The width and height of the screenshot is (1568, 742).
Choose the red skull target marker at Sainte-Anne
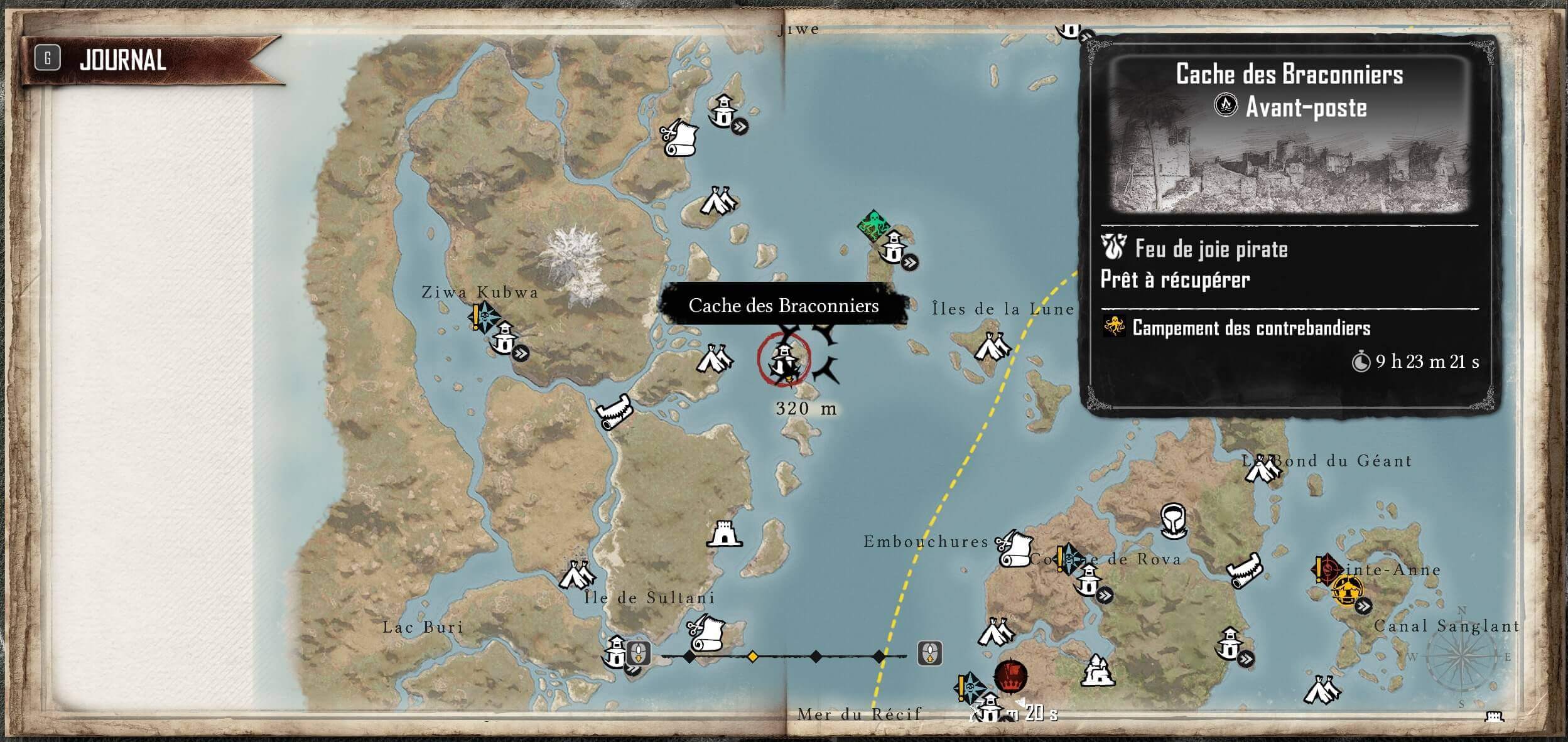(1327, 568)
